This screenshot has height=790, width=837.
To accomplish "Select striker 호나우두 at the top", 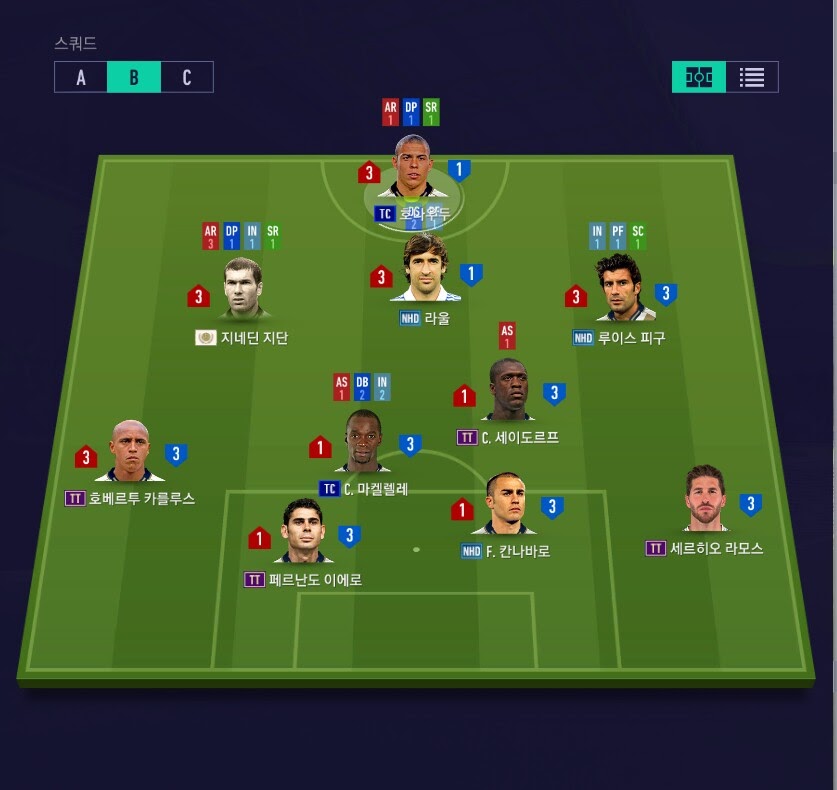I will pyautogui.click(x=412, y=168).
